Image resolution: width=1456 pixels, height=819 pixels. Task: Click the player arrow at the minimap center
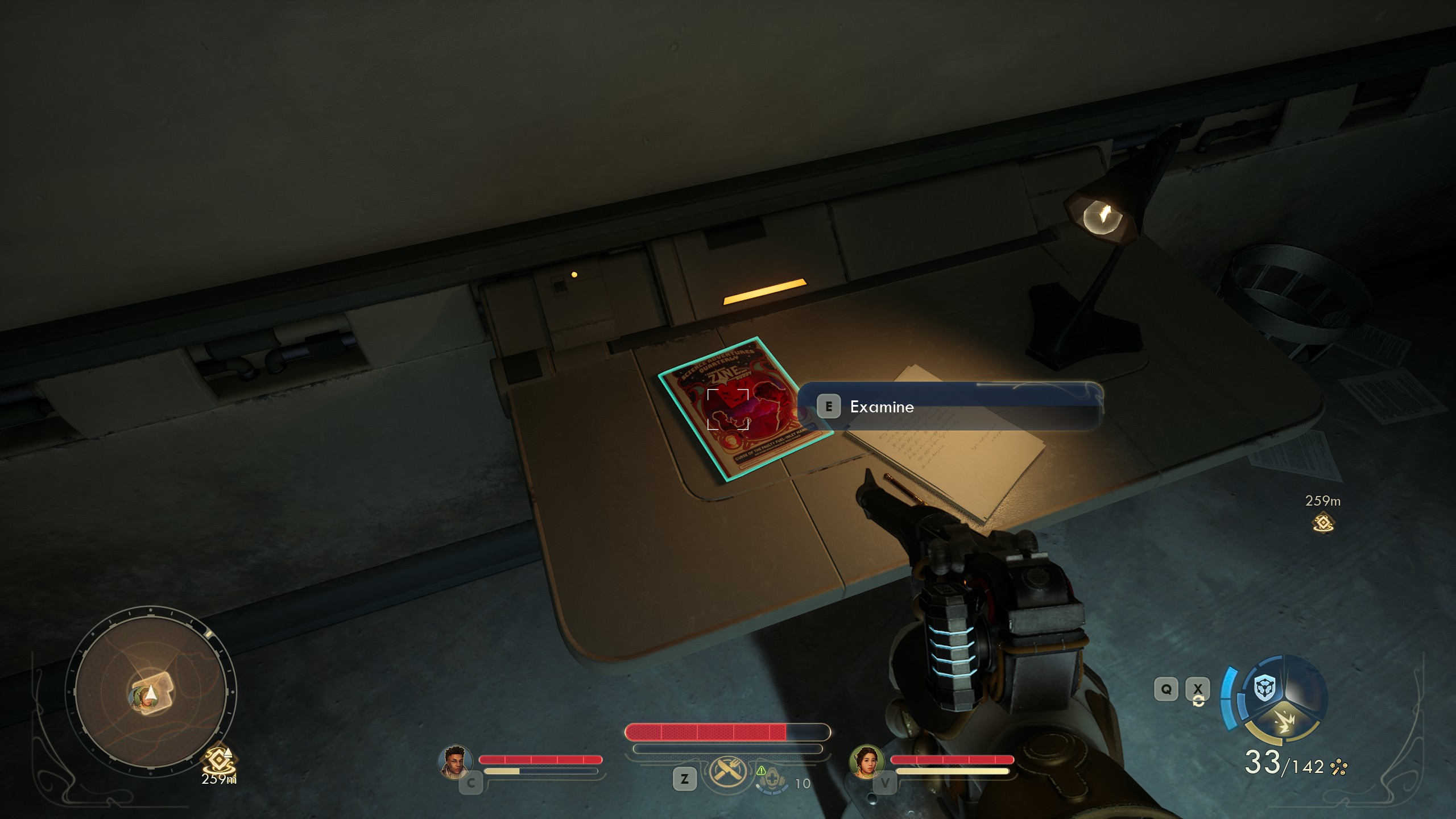coord(151,692)
